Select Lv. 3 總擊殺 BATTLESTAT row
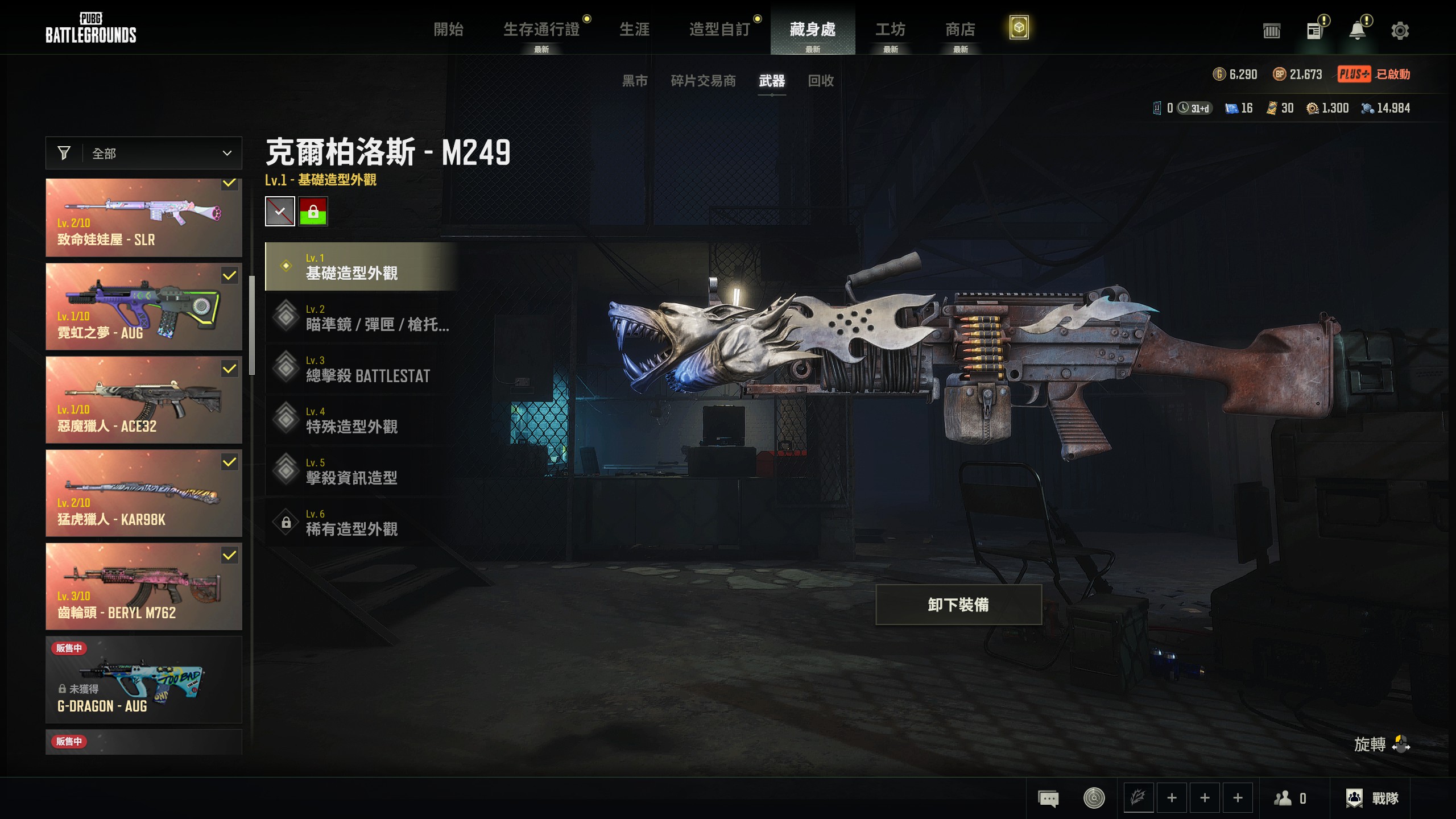 362,369
